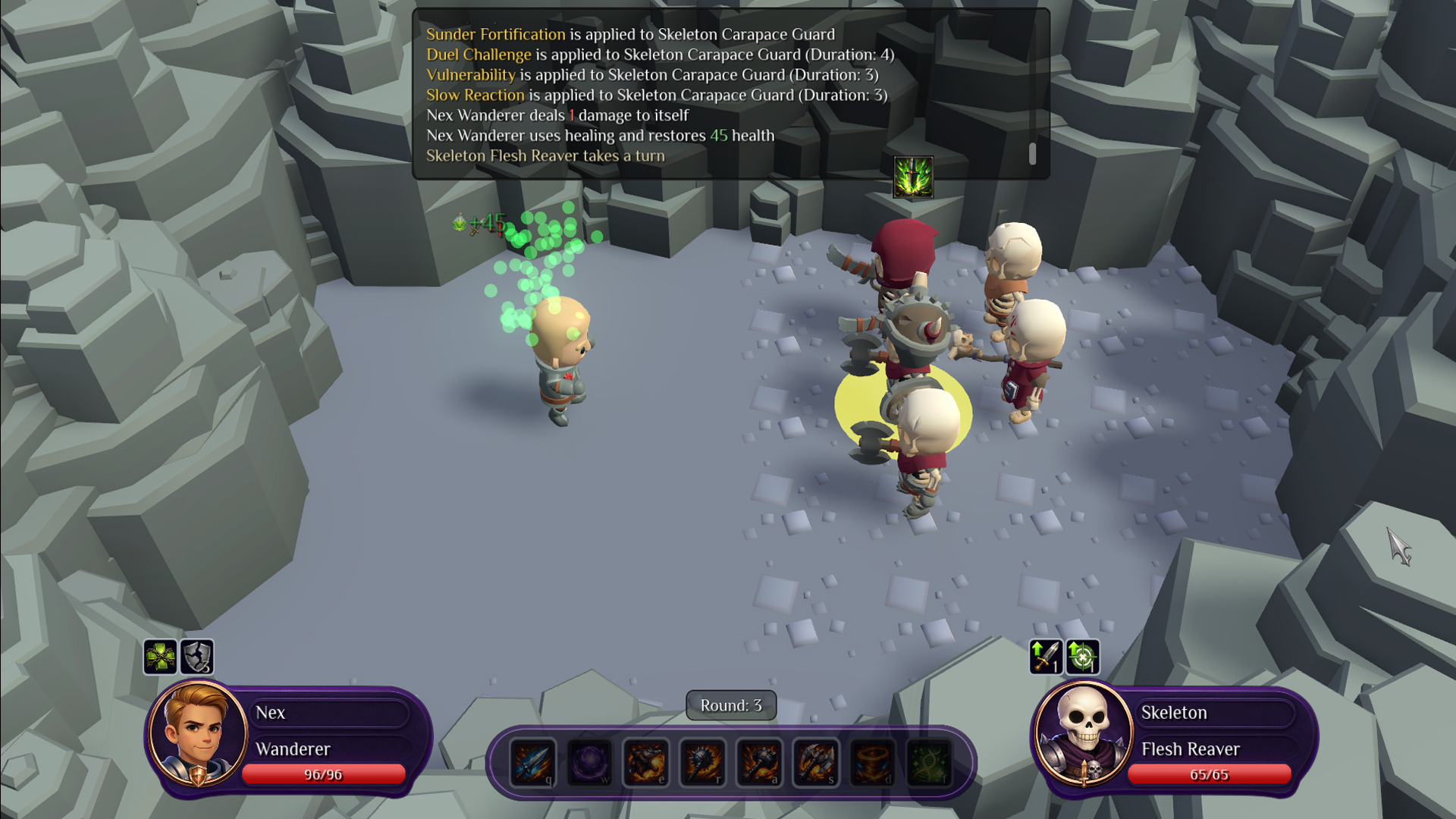Click the green skill icon below the log

click(913, 177)
